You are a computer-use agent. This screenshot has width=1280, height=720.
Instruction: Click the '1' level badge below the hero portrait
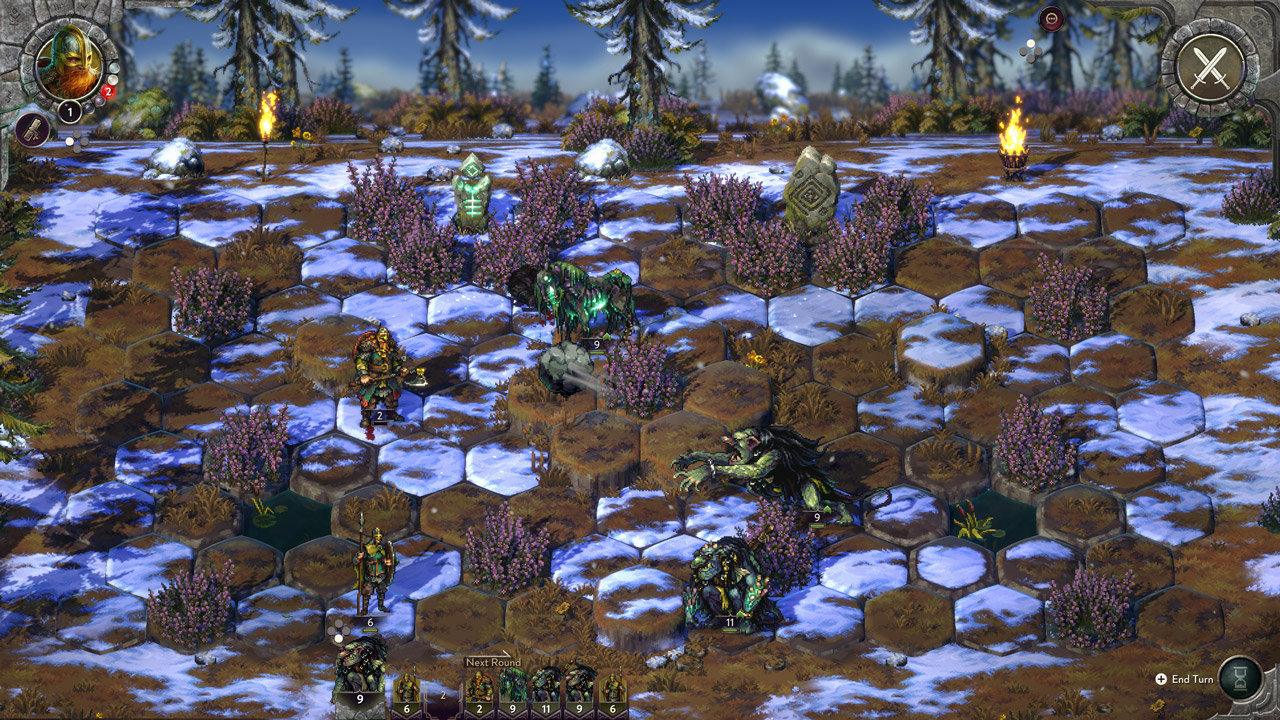click(x=70, y=110)
